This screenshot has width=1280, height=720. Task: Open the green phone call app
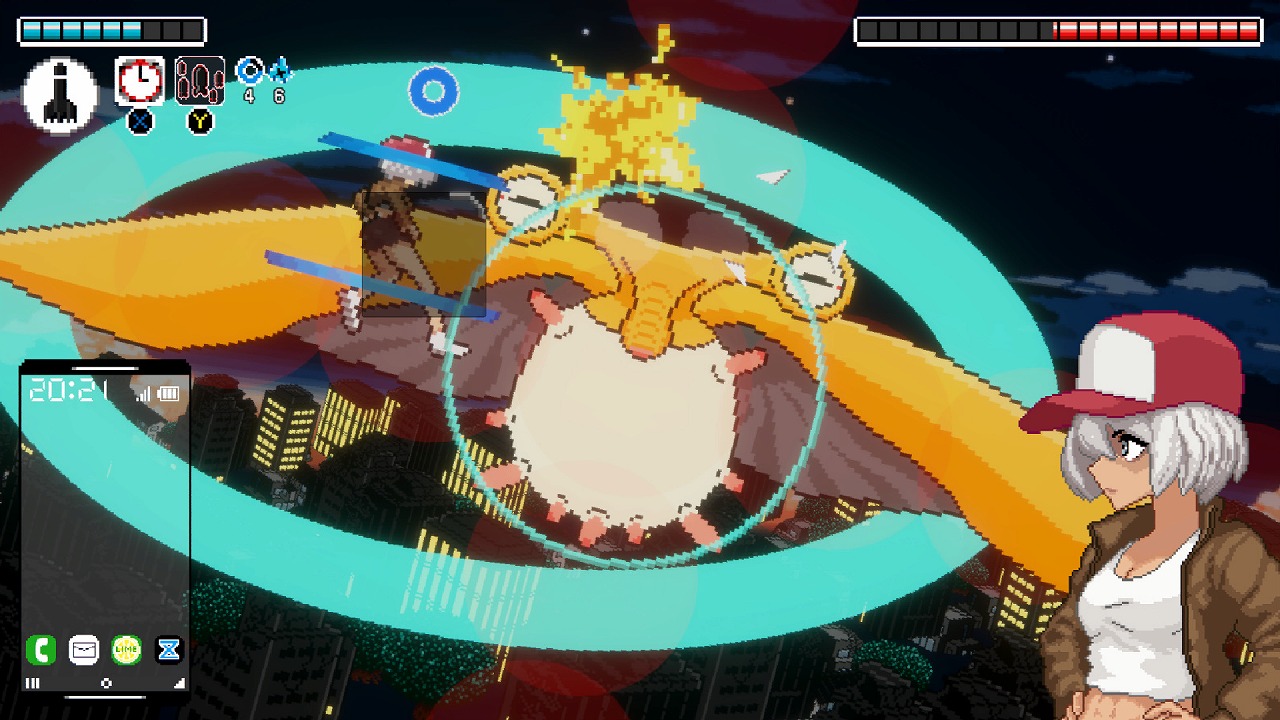[41, 650]
